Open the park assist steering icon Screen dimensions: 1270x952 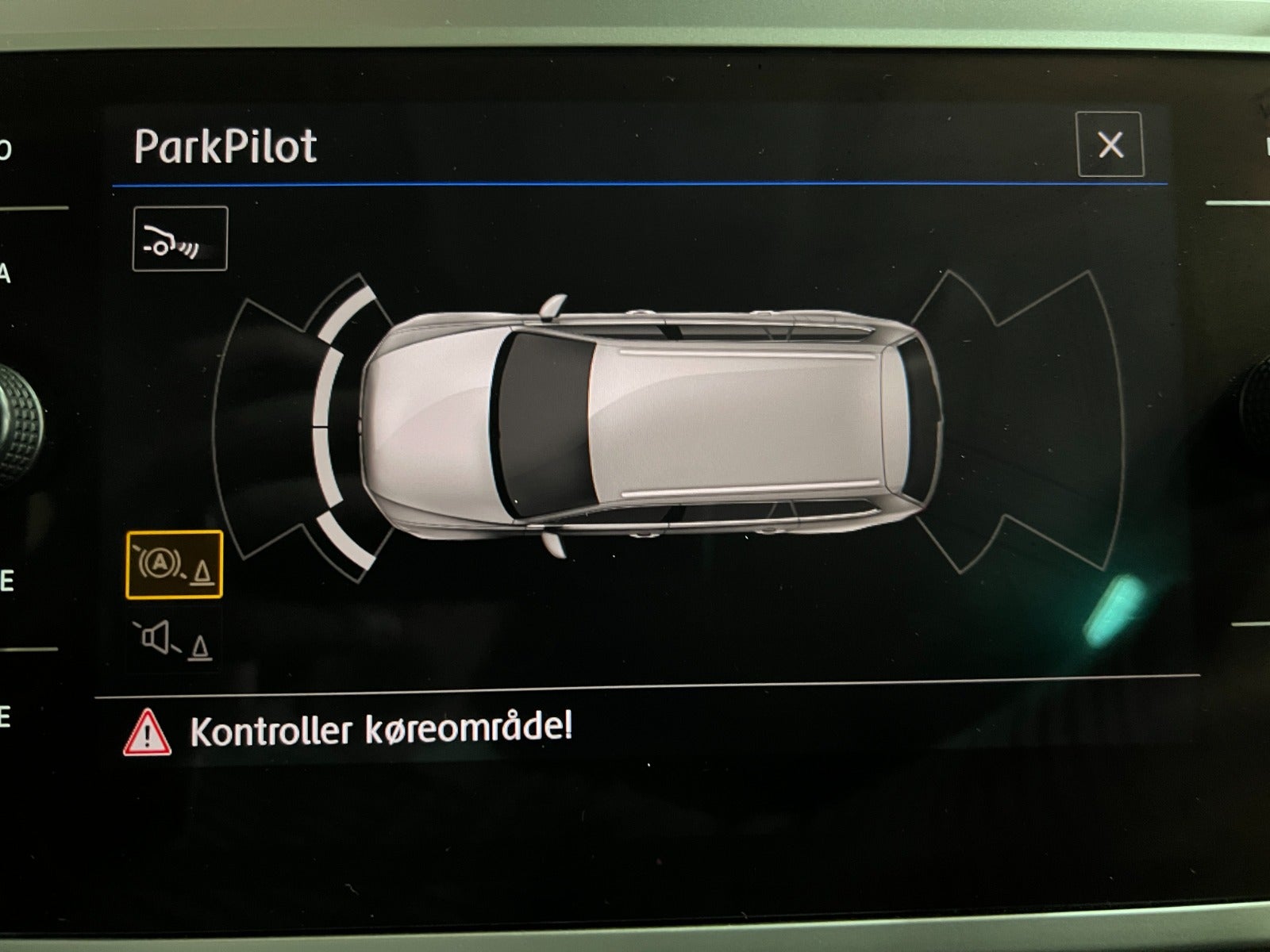tap(179, 239)
